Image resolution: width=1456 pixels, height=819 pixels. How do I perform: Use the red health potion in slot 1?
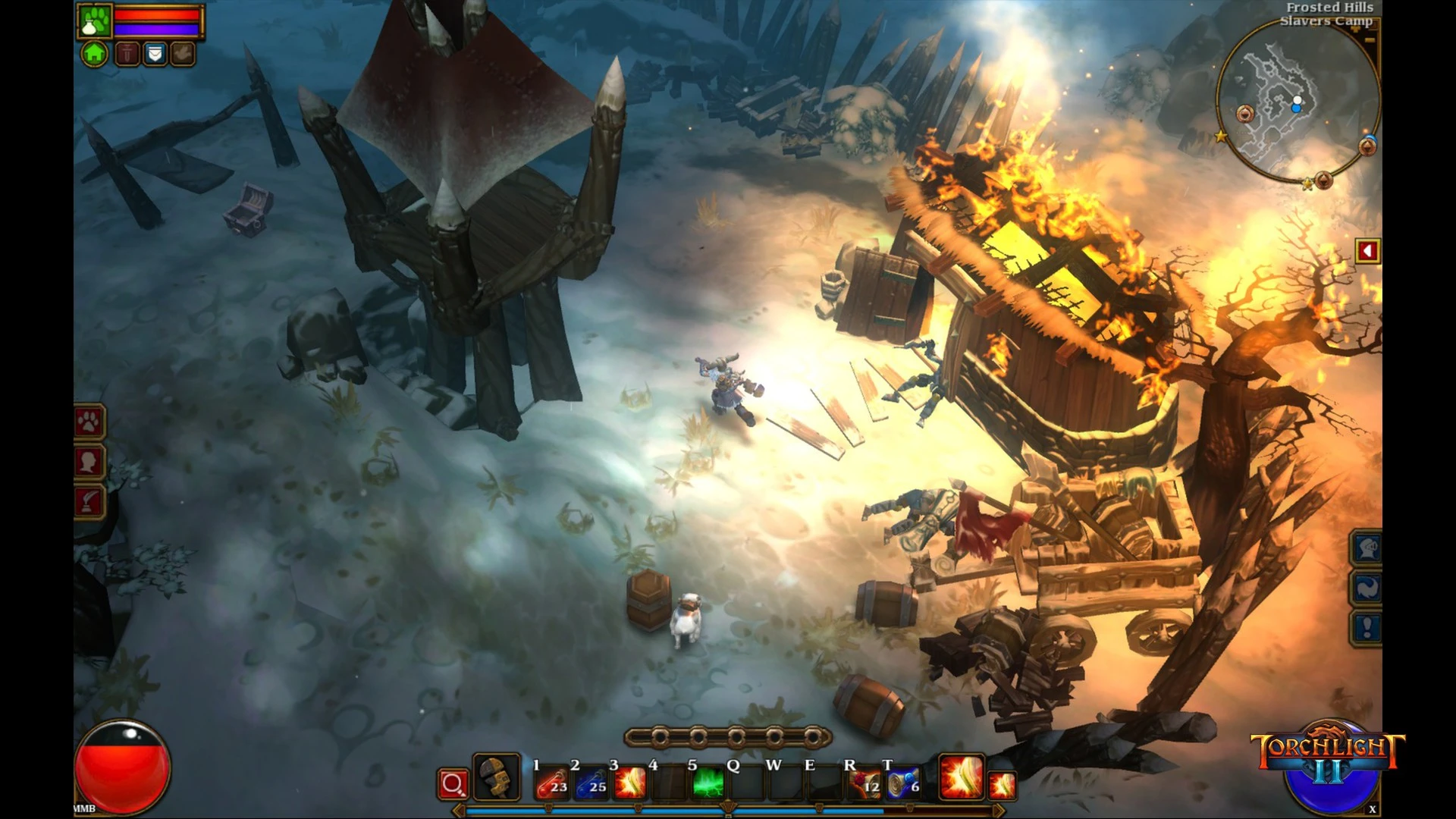(552, 783)
